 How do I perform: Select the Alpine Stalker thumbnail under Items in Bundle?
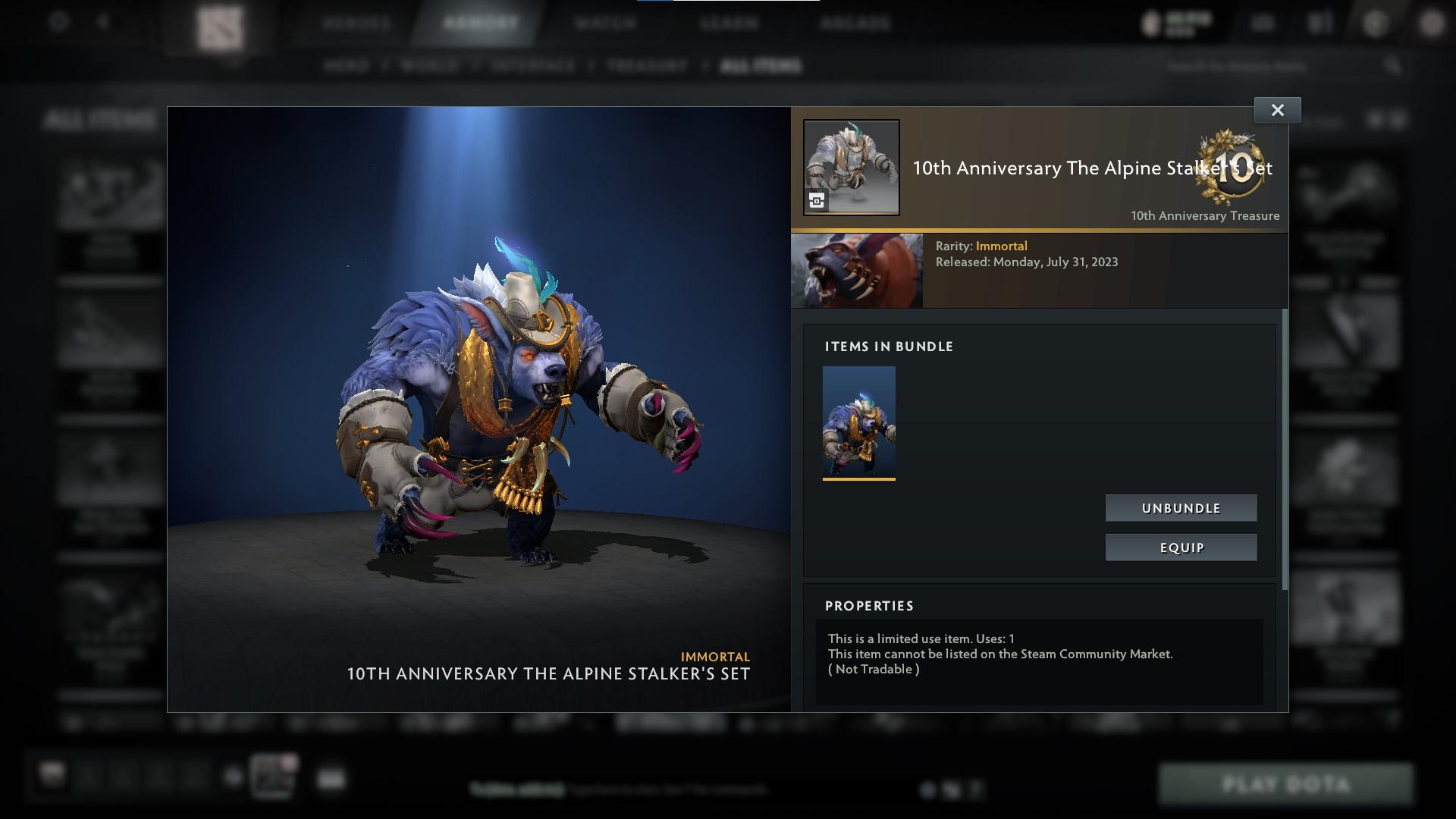pos(859,422)
